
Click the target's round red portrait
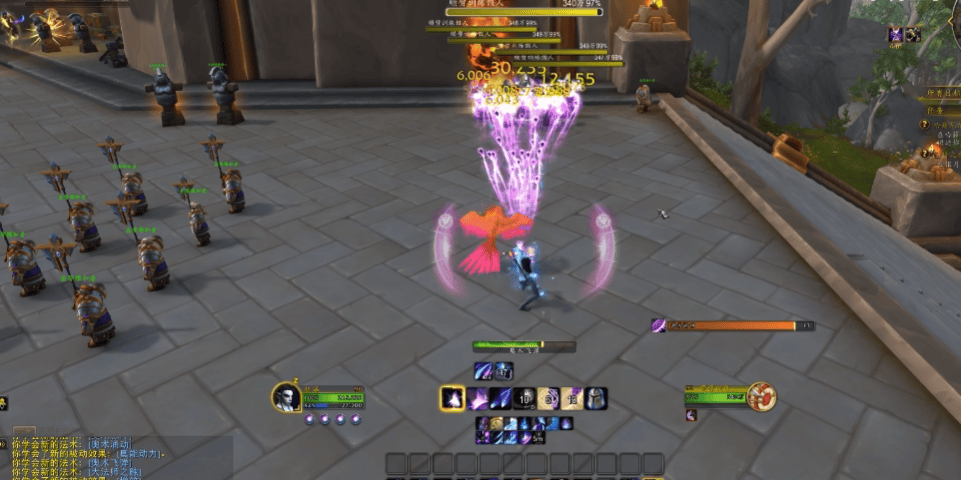pyautogui.click(x=764, y=396)
